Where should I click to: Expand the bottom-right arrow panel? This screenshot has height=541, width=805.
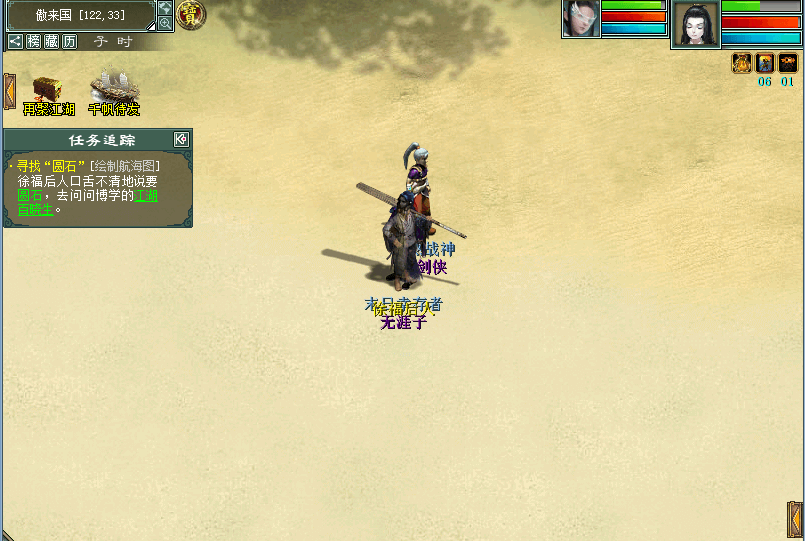[x=795, y=520]
